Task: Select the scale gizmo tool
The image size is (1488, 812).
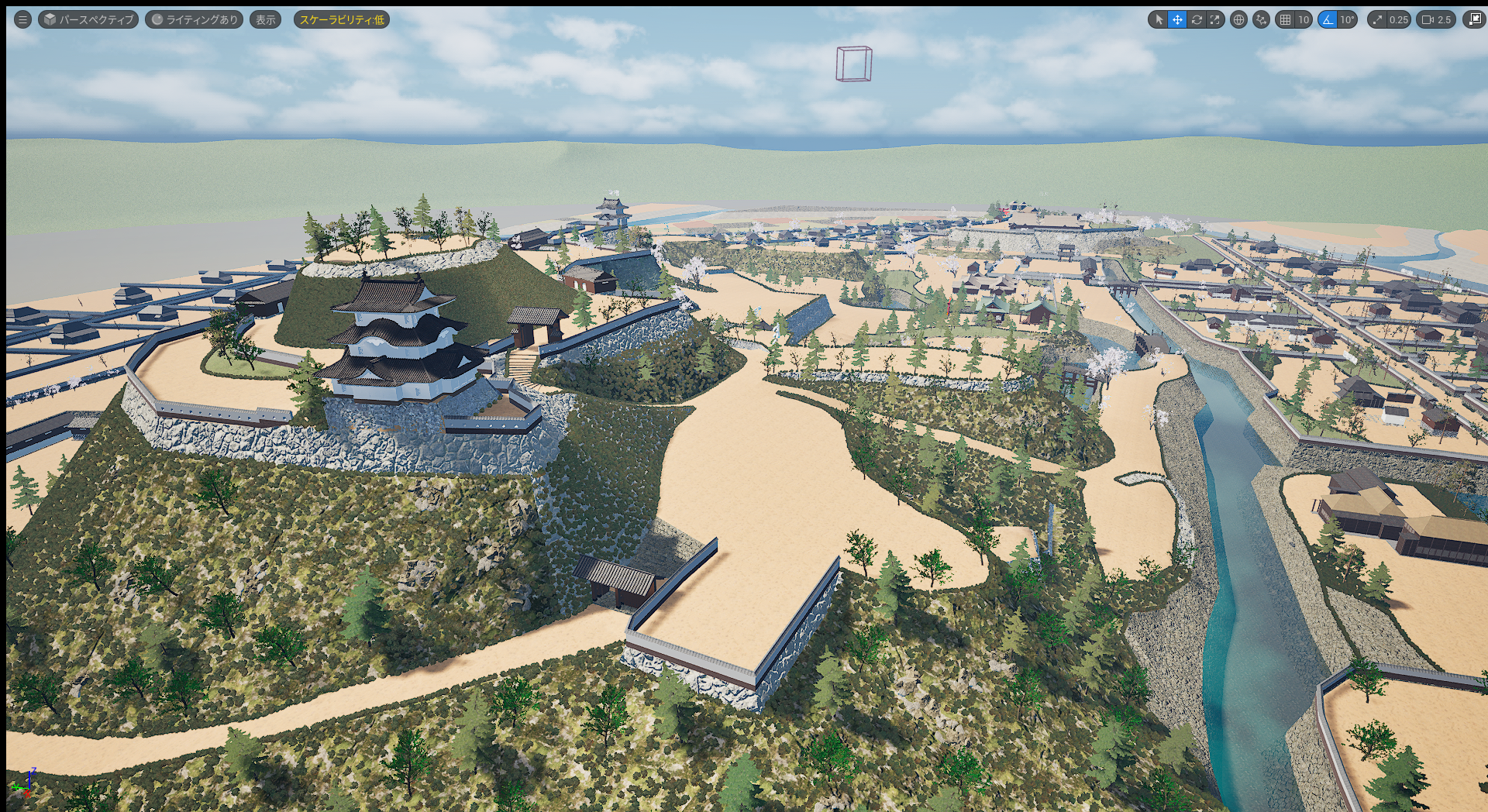Action: pyautogui.click(x=1215, y=19)
